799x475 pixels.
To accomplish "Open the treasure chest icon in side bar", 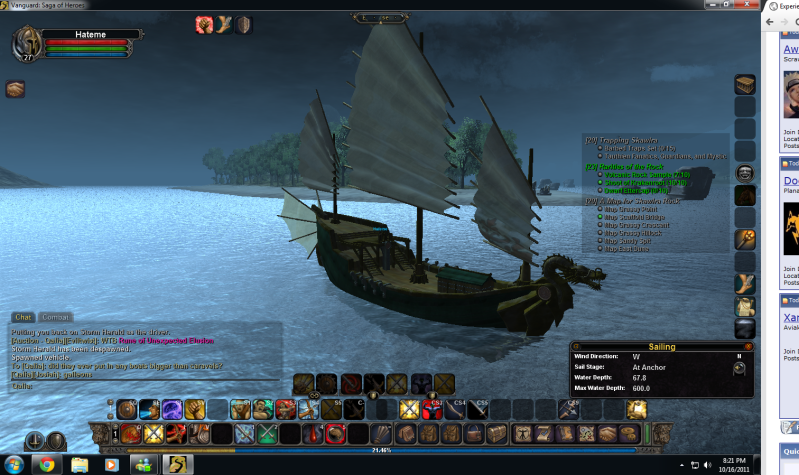I will coord(745,85).
